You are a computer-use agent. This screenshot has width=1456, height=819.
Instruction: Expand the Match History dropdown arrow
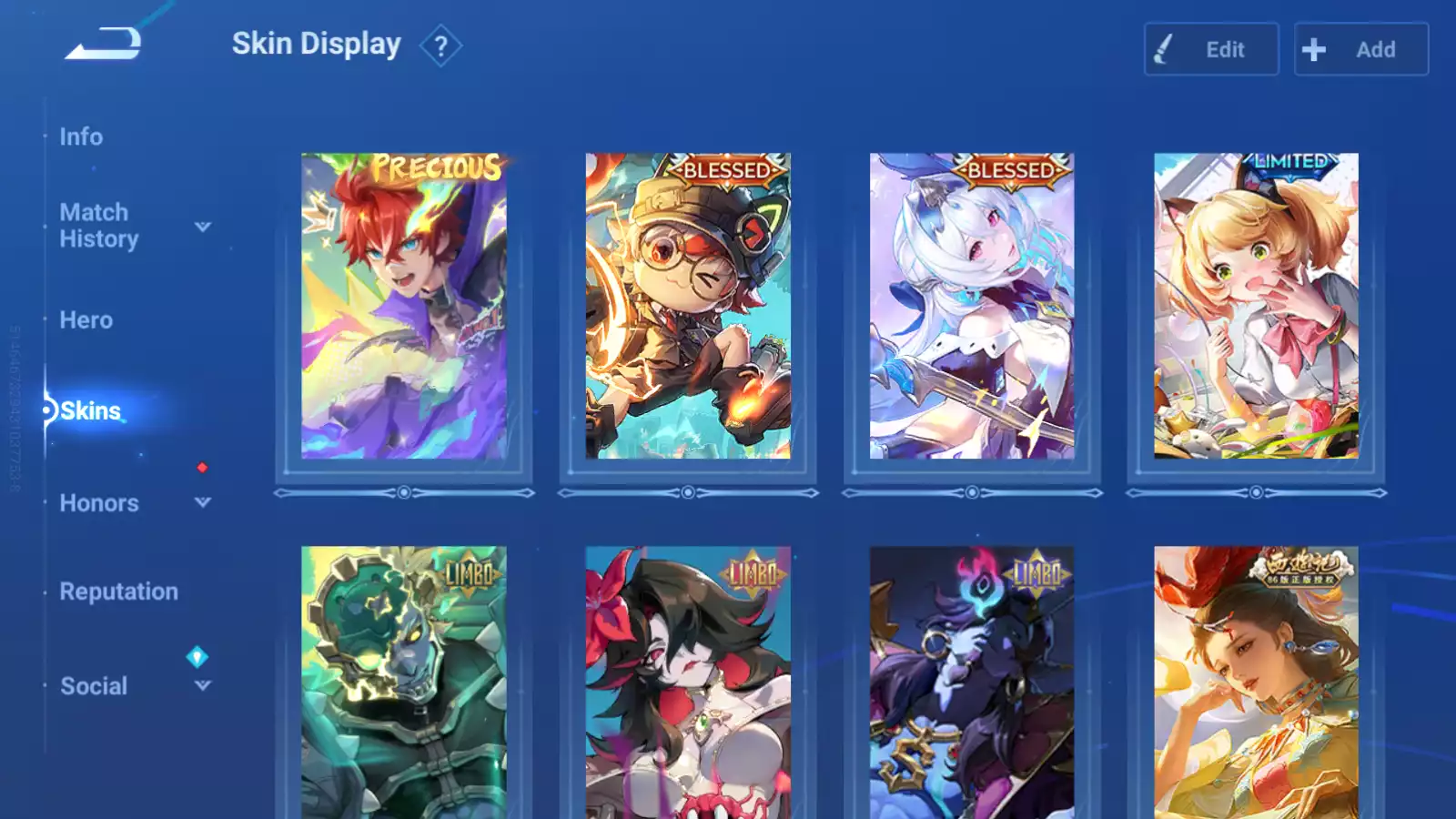click(x=203, y=227)
